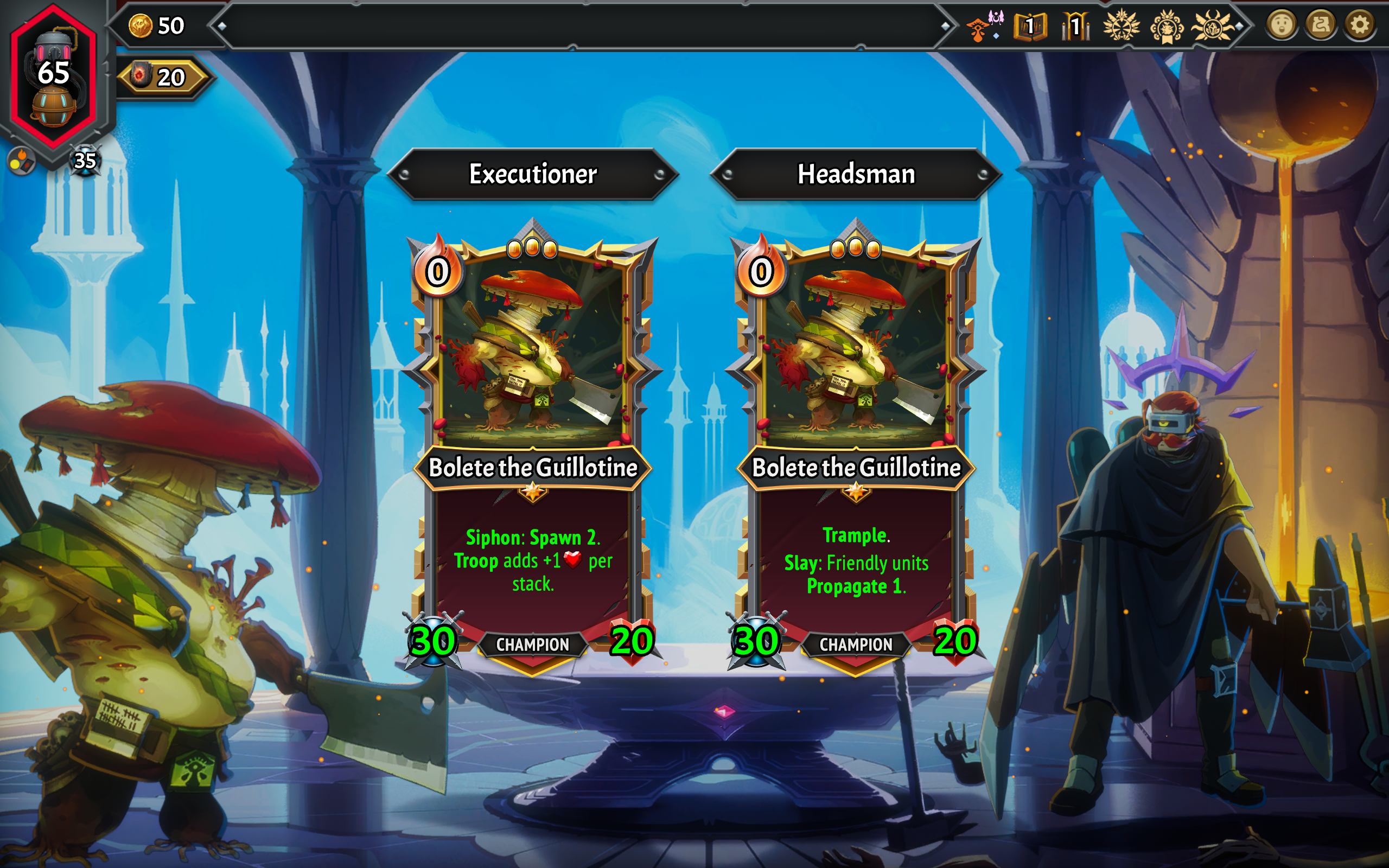Inspect the horned crystal crest artifact icon
This screenshot has width=1389, height=868.
[1212, 27]
